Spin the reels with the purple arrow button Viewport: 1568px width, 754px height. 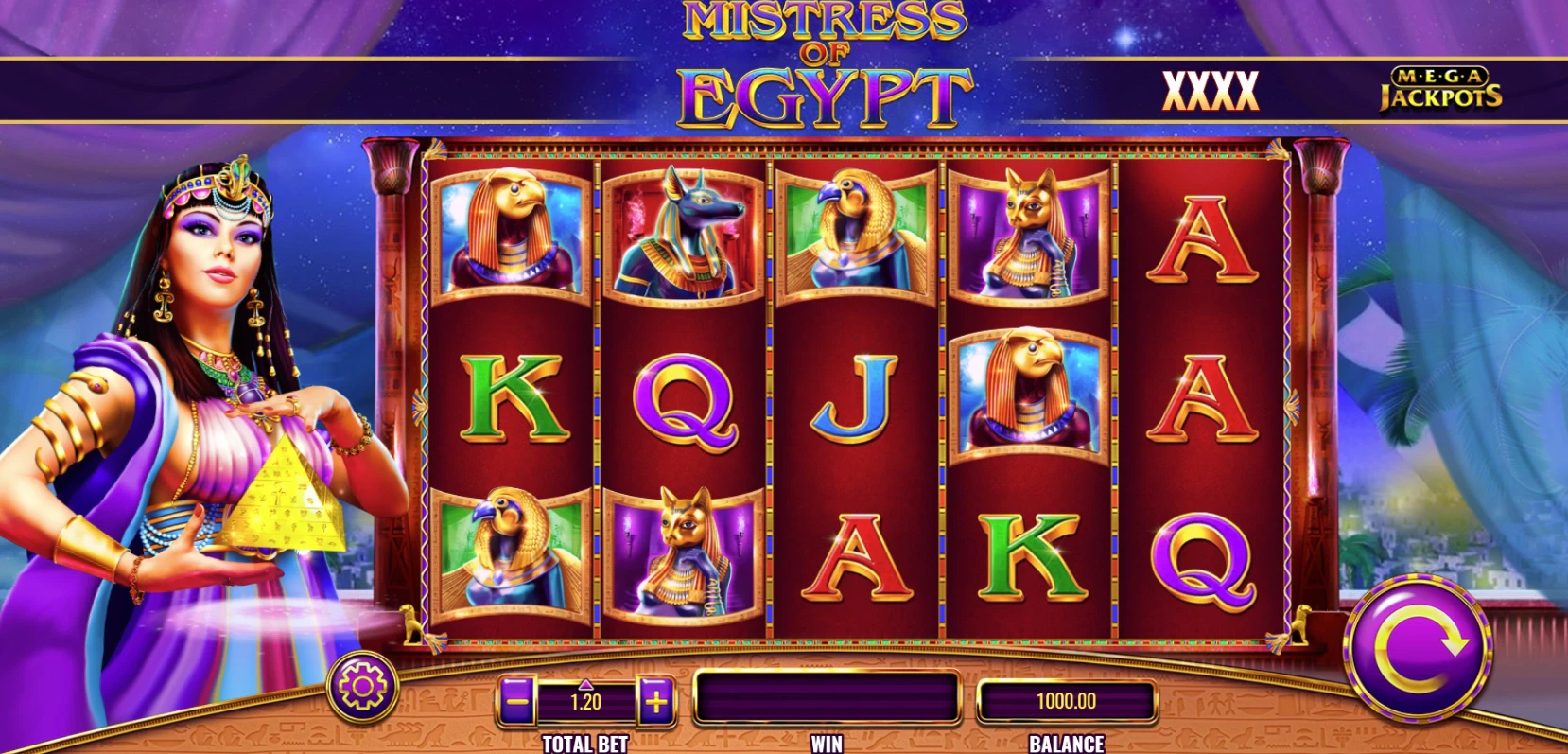[1417, 647]
